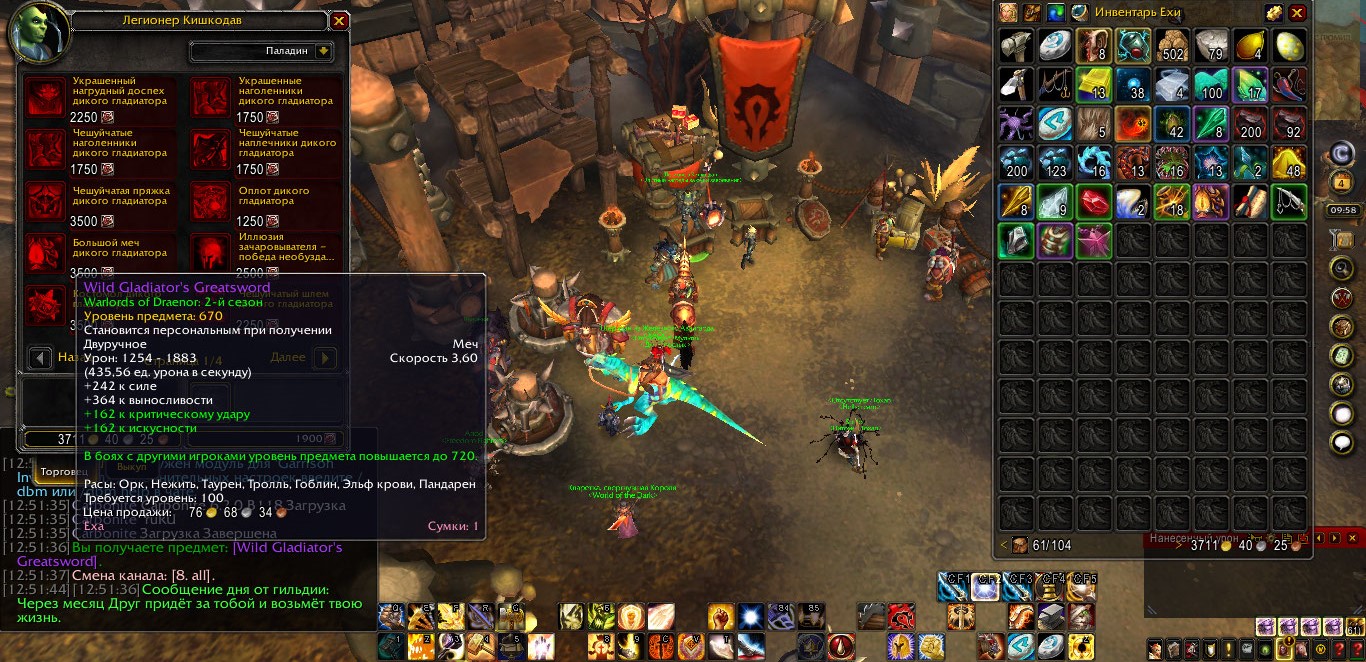
Task: Click the magnifier tracking button by minimap
Action: [1342, 268]
